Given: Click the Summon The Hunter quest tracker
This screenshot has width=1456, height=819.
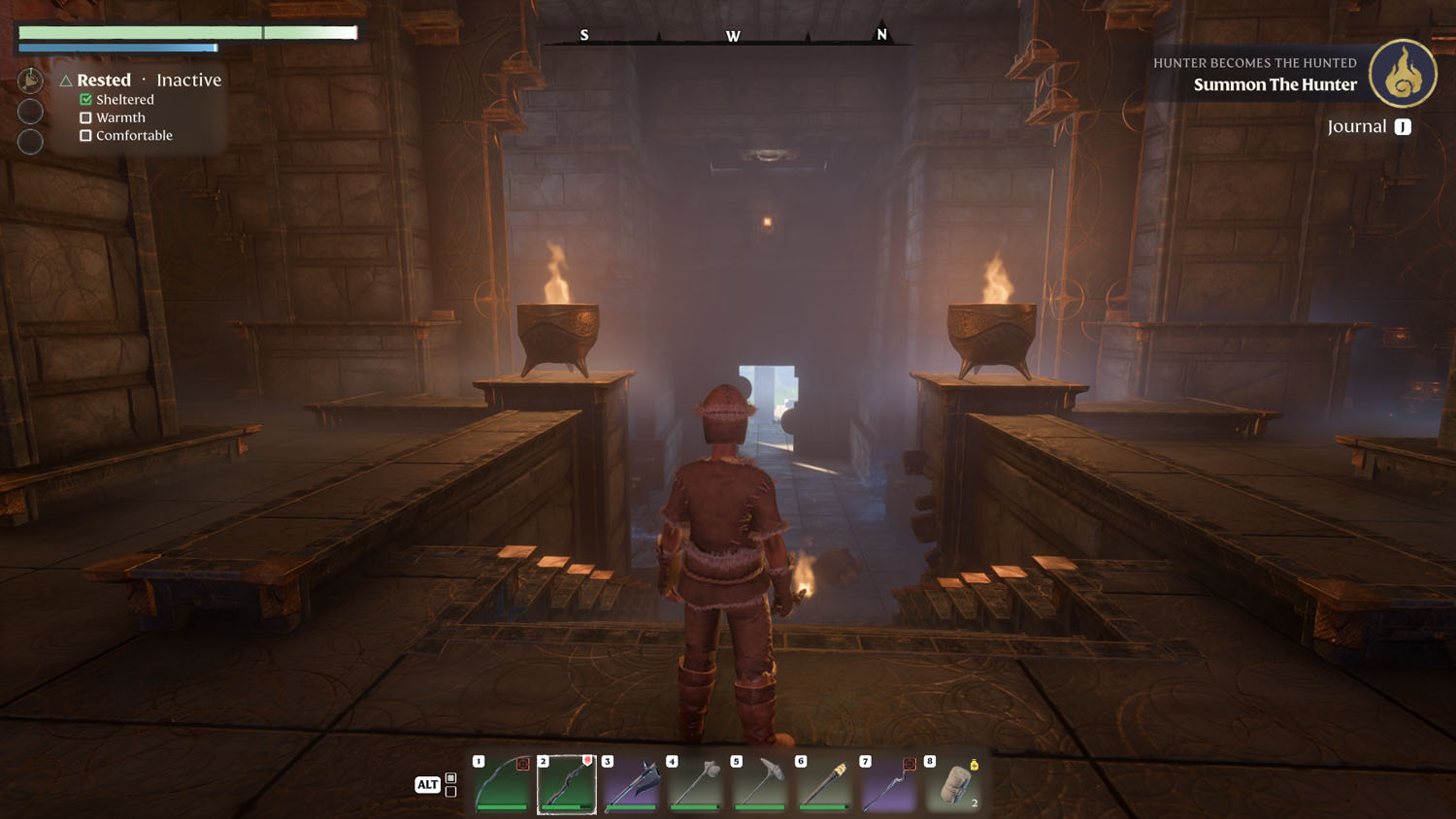Looking at the screenshot, I should 1274,84.
